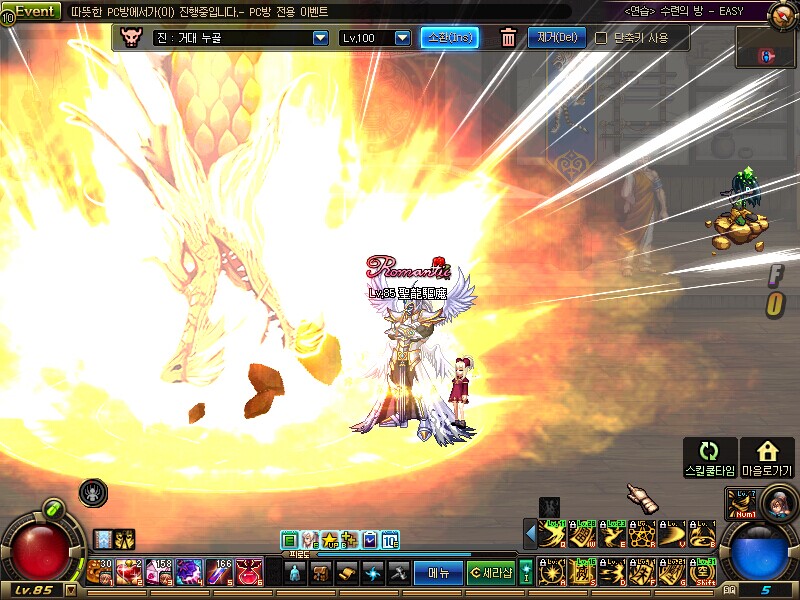800x600 pixels.
Task: Click the red trash can icon
Action: (508, 38)
